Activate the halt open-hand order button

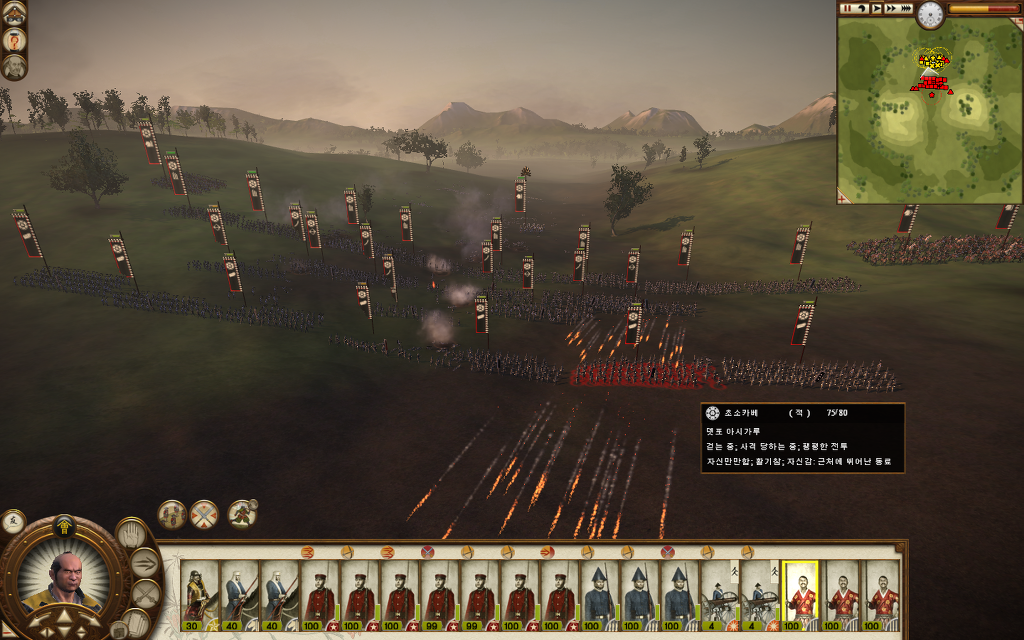pyautogui.click(x=130, y=533)
